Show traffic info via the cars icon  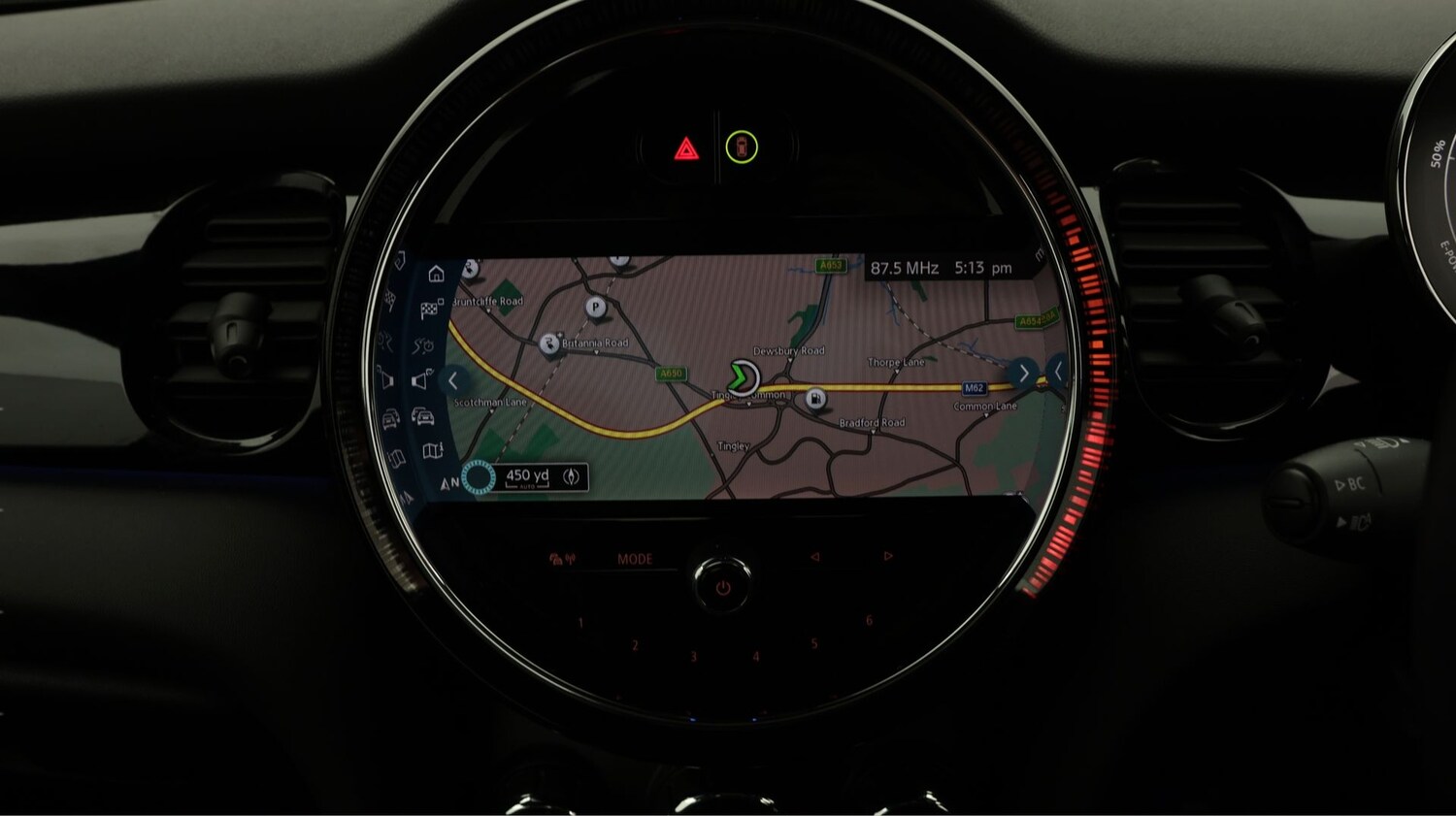point(423,416)
